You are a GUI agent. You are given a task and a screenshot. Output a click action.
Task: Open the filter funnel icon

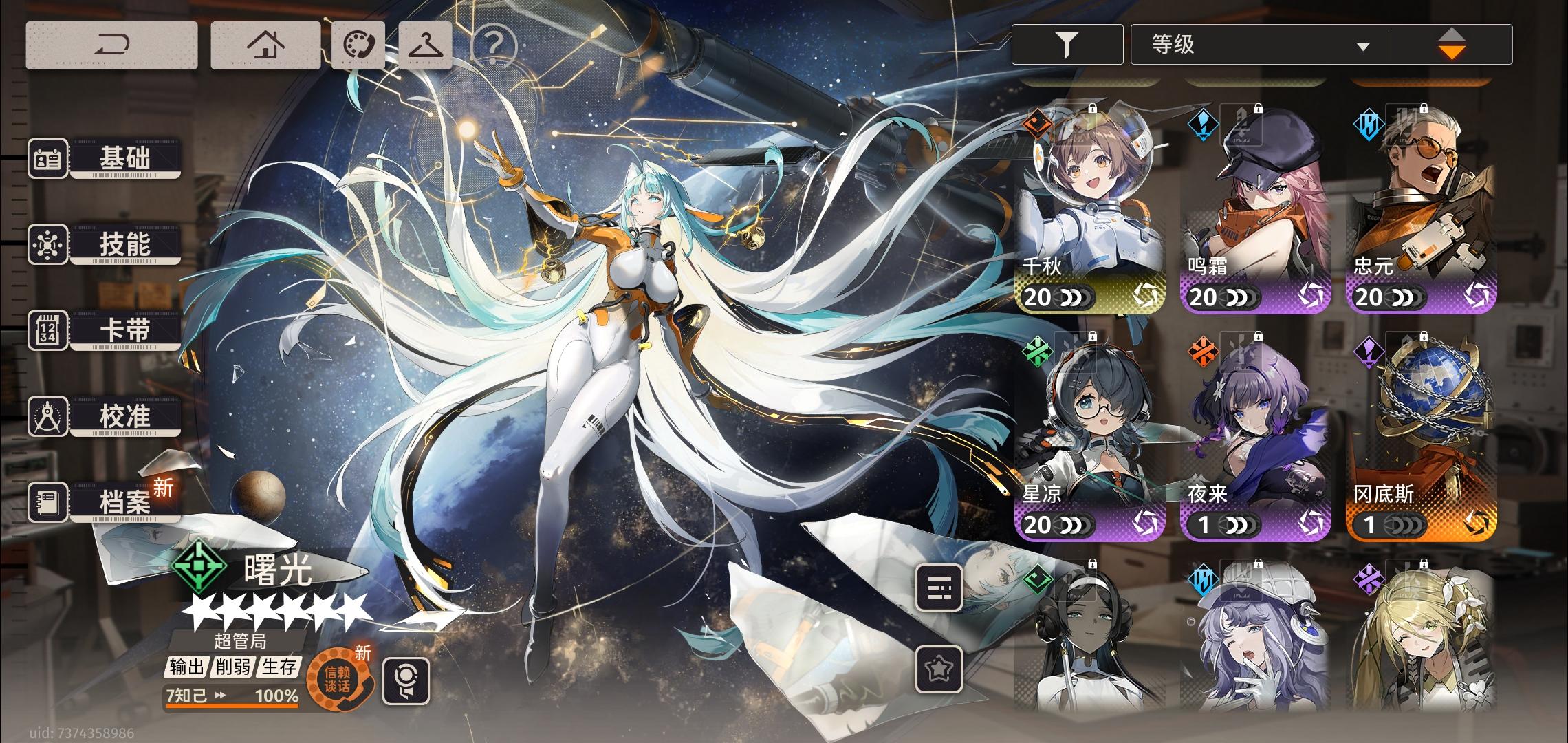[1067, 43]
